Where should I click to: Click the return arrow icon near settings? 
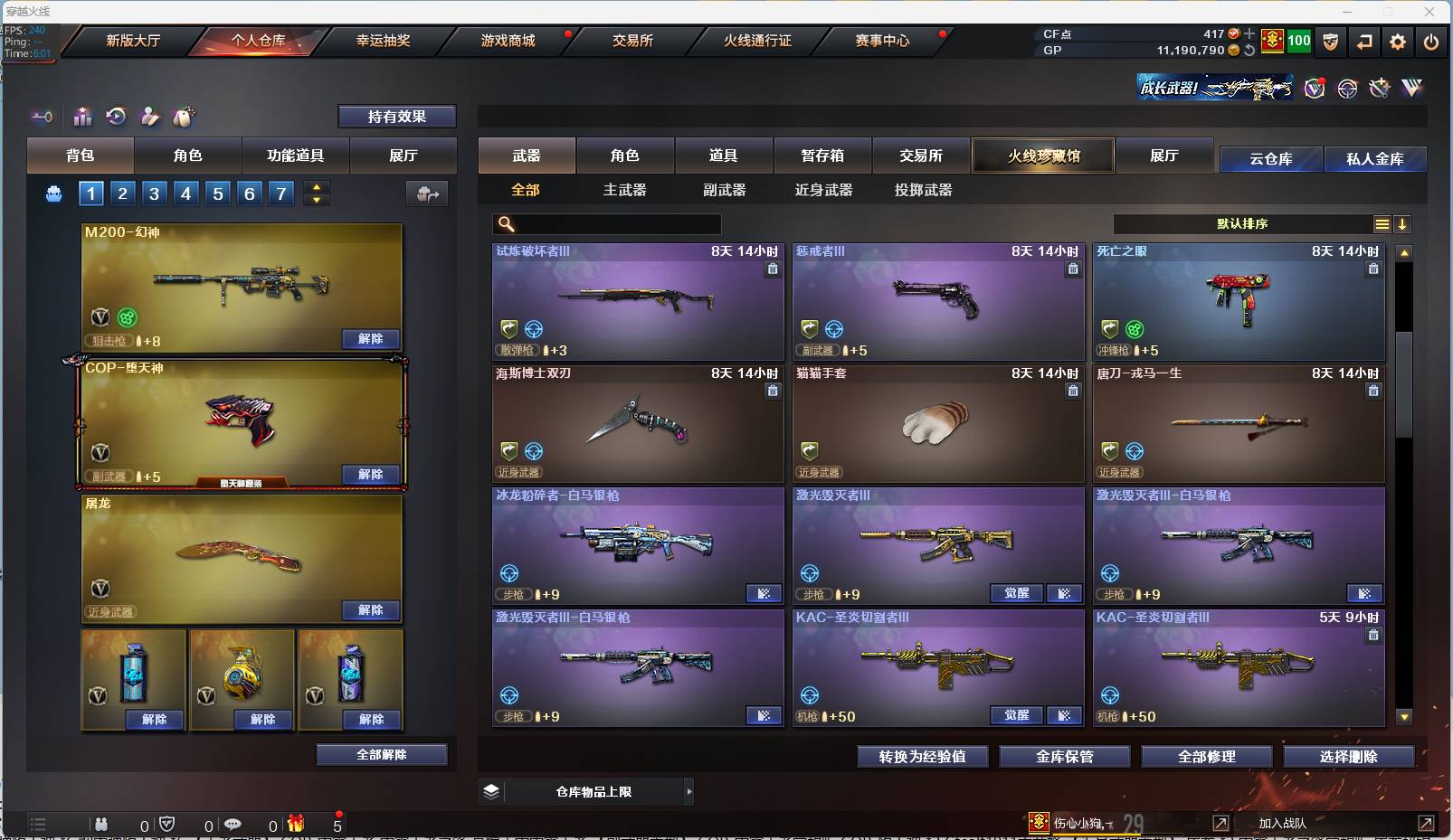[1365, 42]
